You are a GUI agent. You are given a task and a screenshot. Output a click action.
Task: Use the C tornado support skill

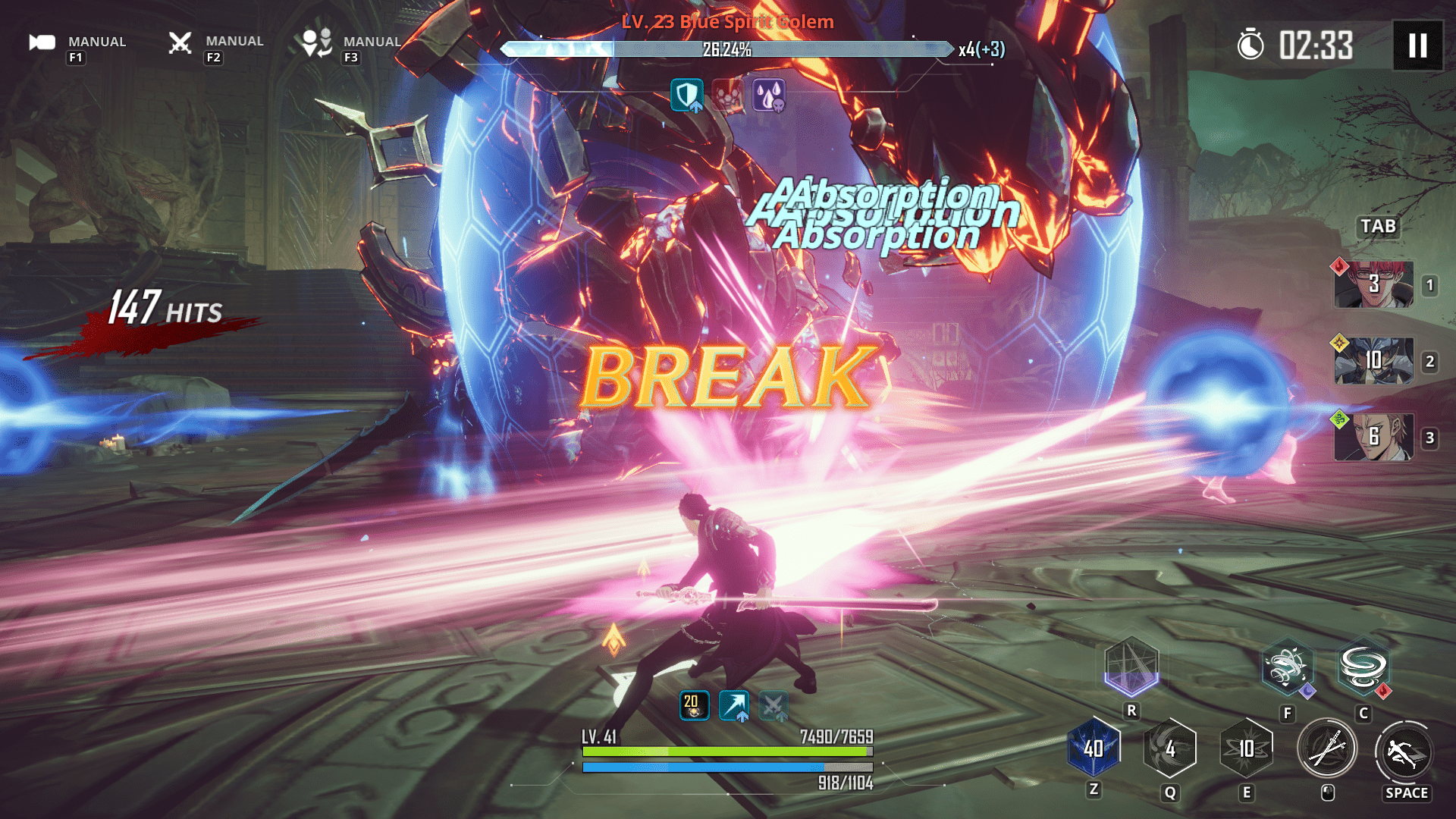click(1363, 667)
